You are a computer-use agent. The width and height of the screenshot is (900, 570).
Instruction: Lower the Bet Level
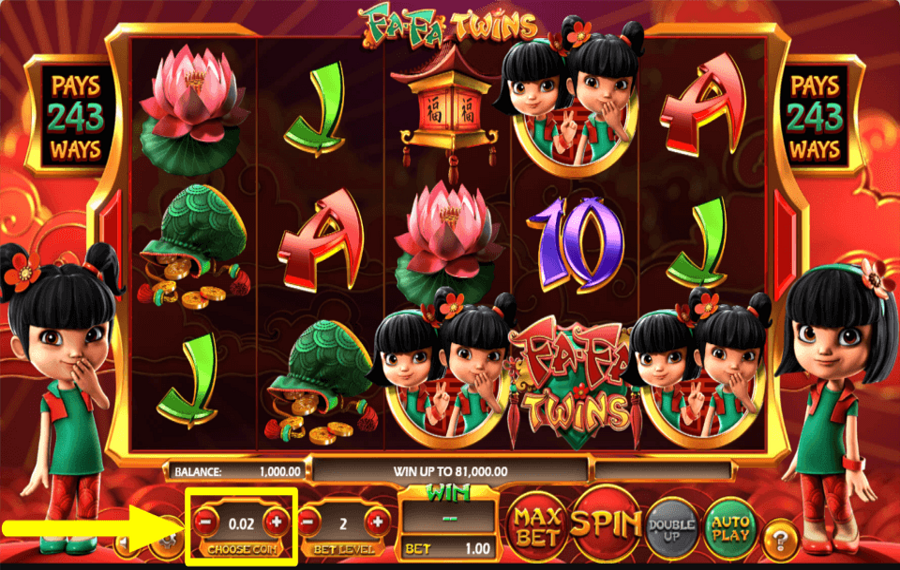click(x=311, y=521)
